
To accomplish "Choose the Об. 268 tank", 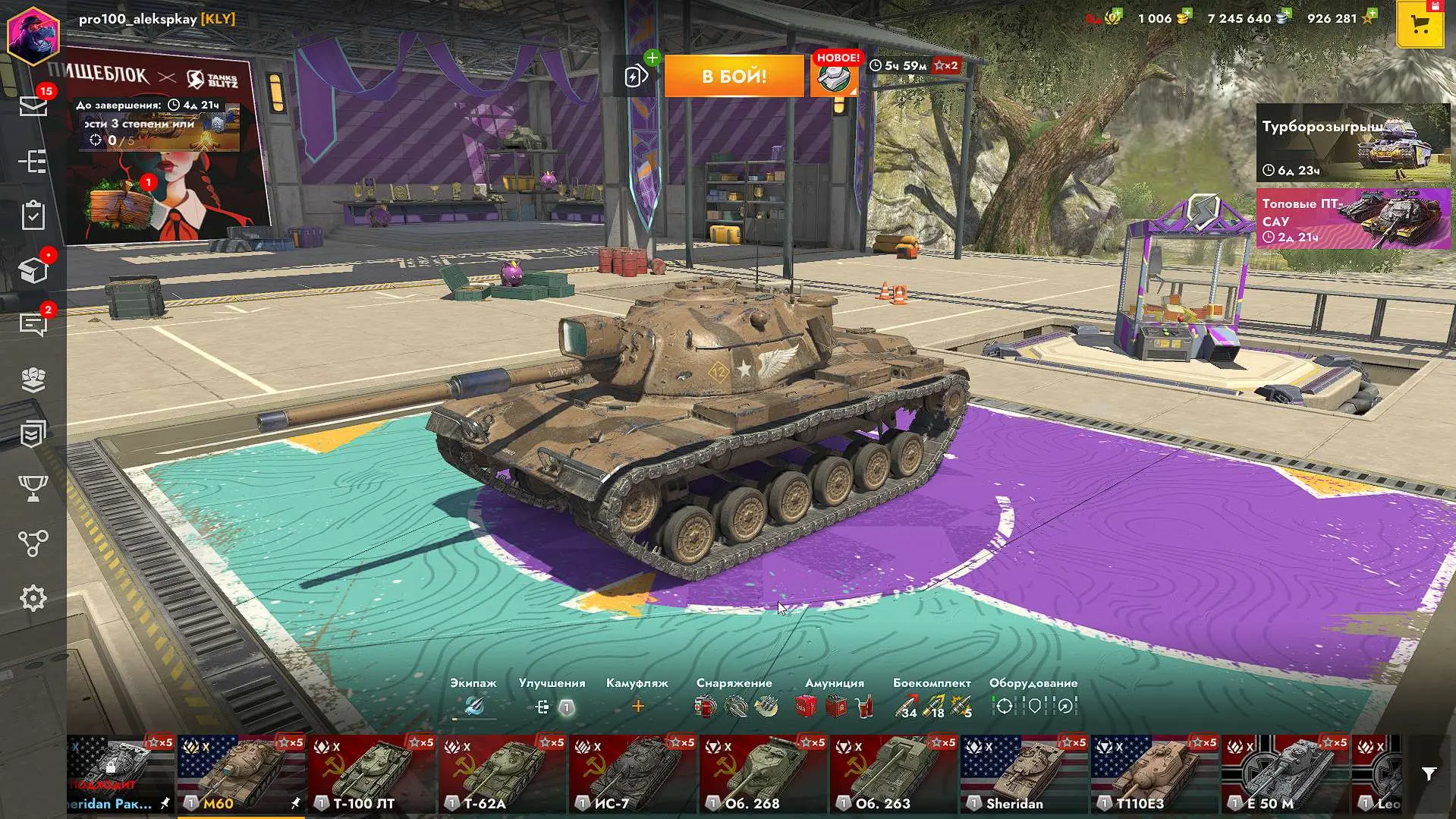I will click(763, 774).
